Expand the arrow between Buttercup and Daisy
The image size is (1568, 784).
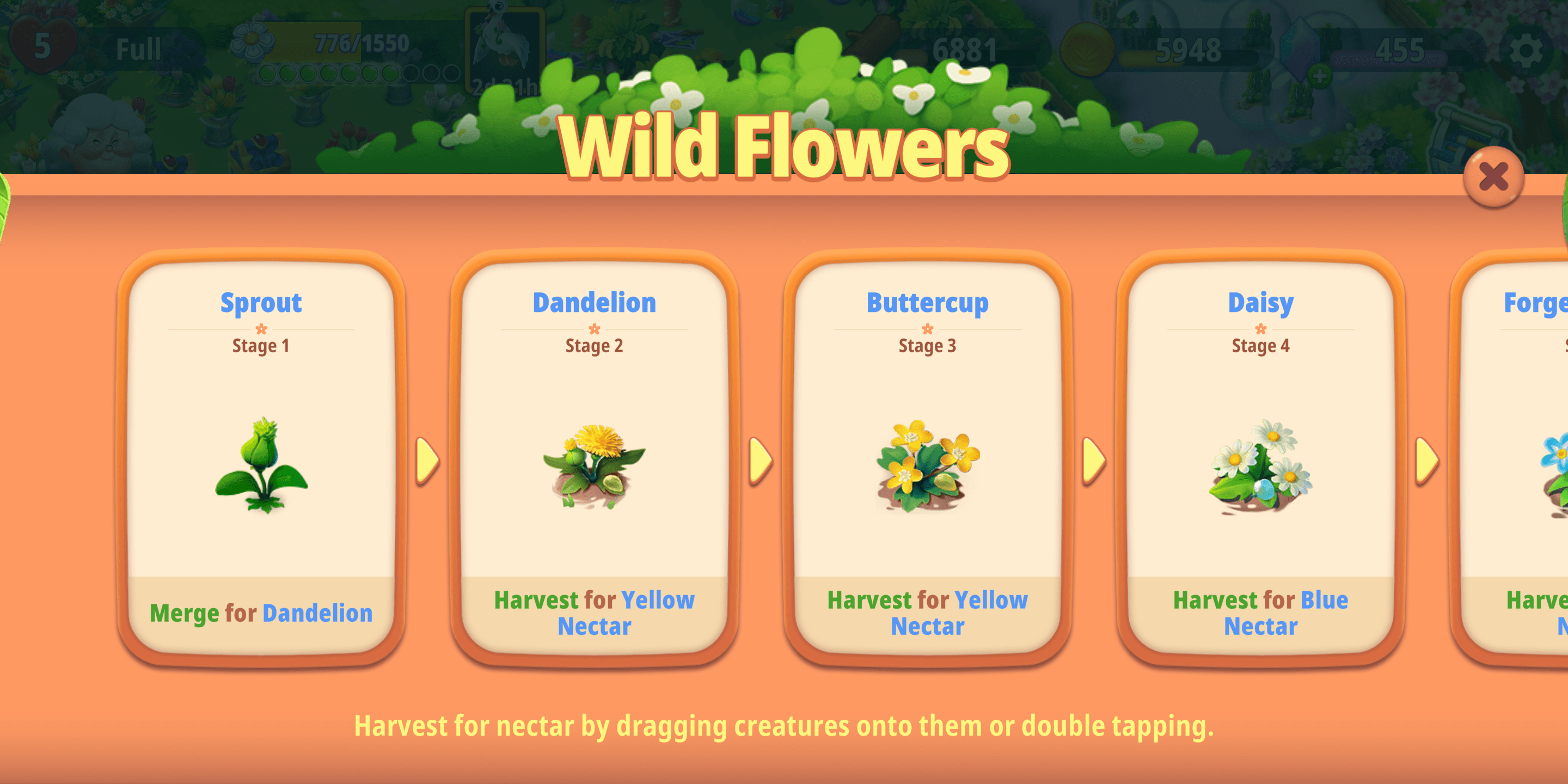tap(1093, 461)
